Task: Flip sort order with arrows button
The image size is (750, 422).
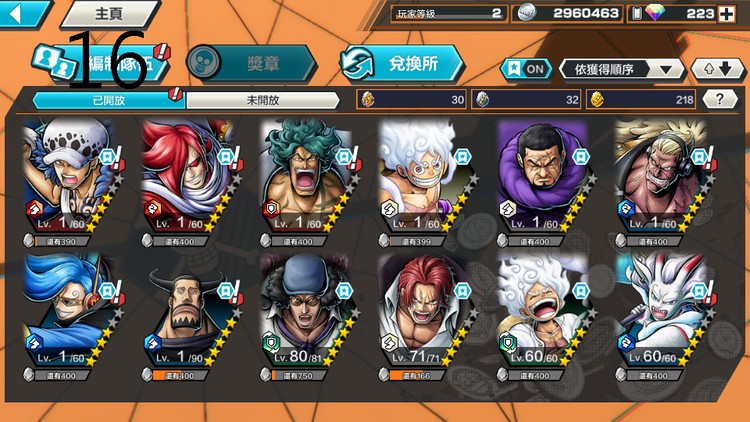Action: 716,69
